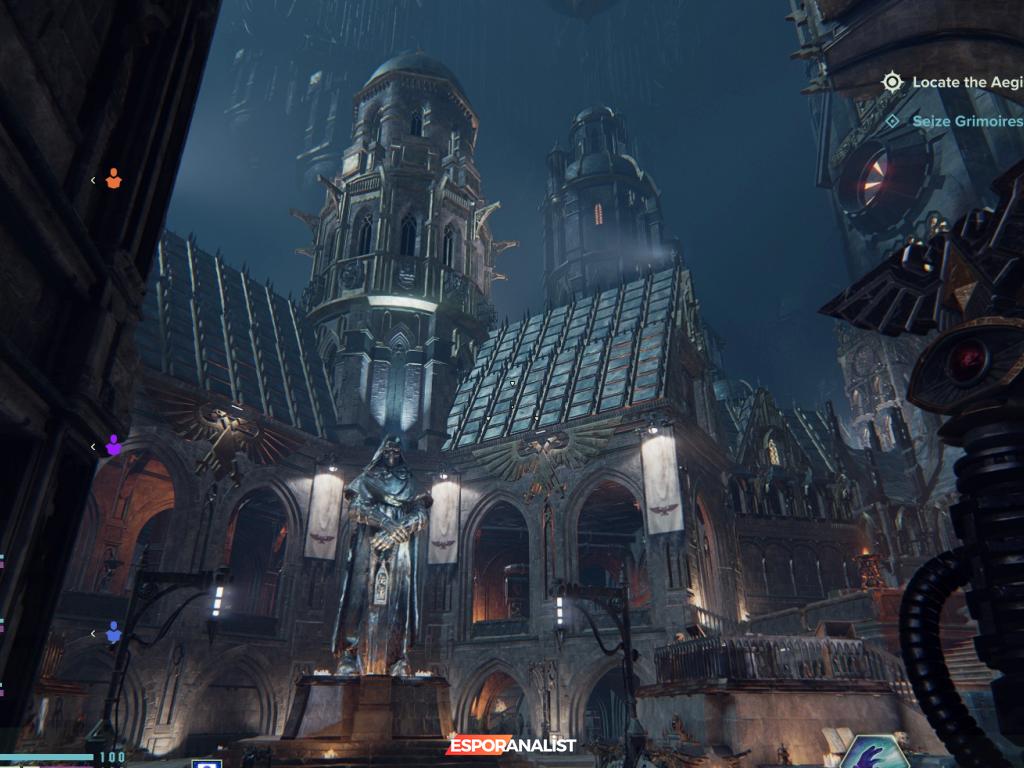This screenshot has height=768, width=1024.
Task: Click the orange teammate marker
Action: coord(113,180)
